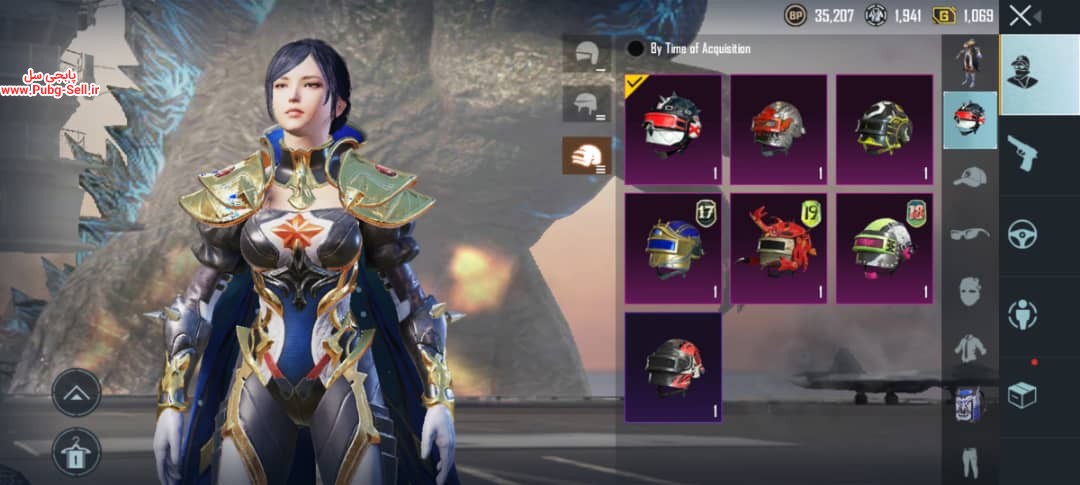Image resolution: width=1080 pixels, height=485 pixels.
Task: Pick the blue visor helmet marked 17
Action: coord(673,248)
